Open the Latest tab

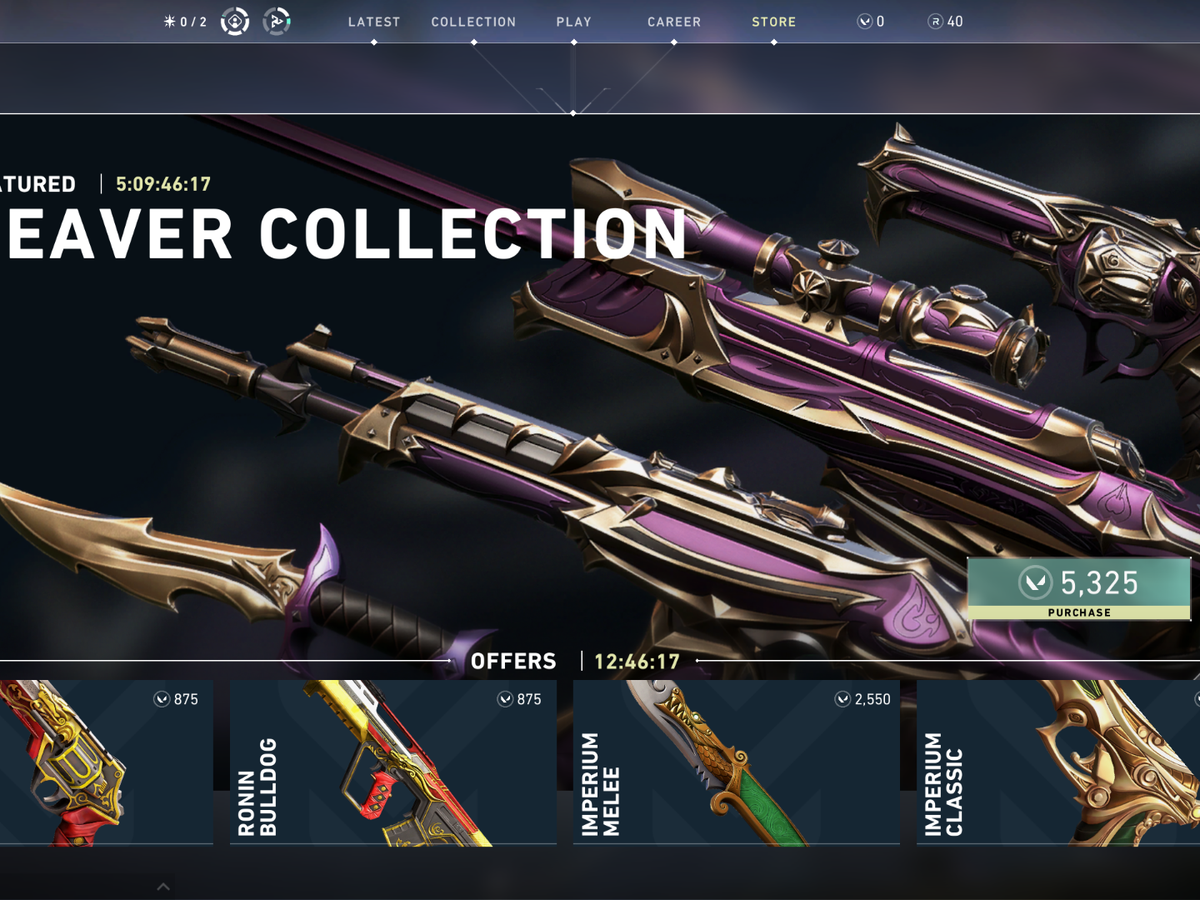coord(373,22)
